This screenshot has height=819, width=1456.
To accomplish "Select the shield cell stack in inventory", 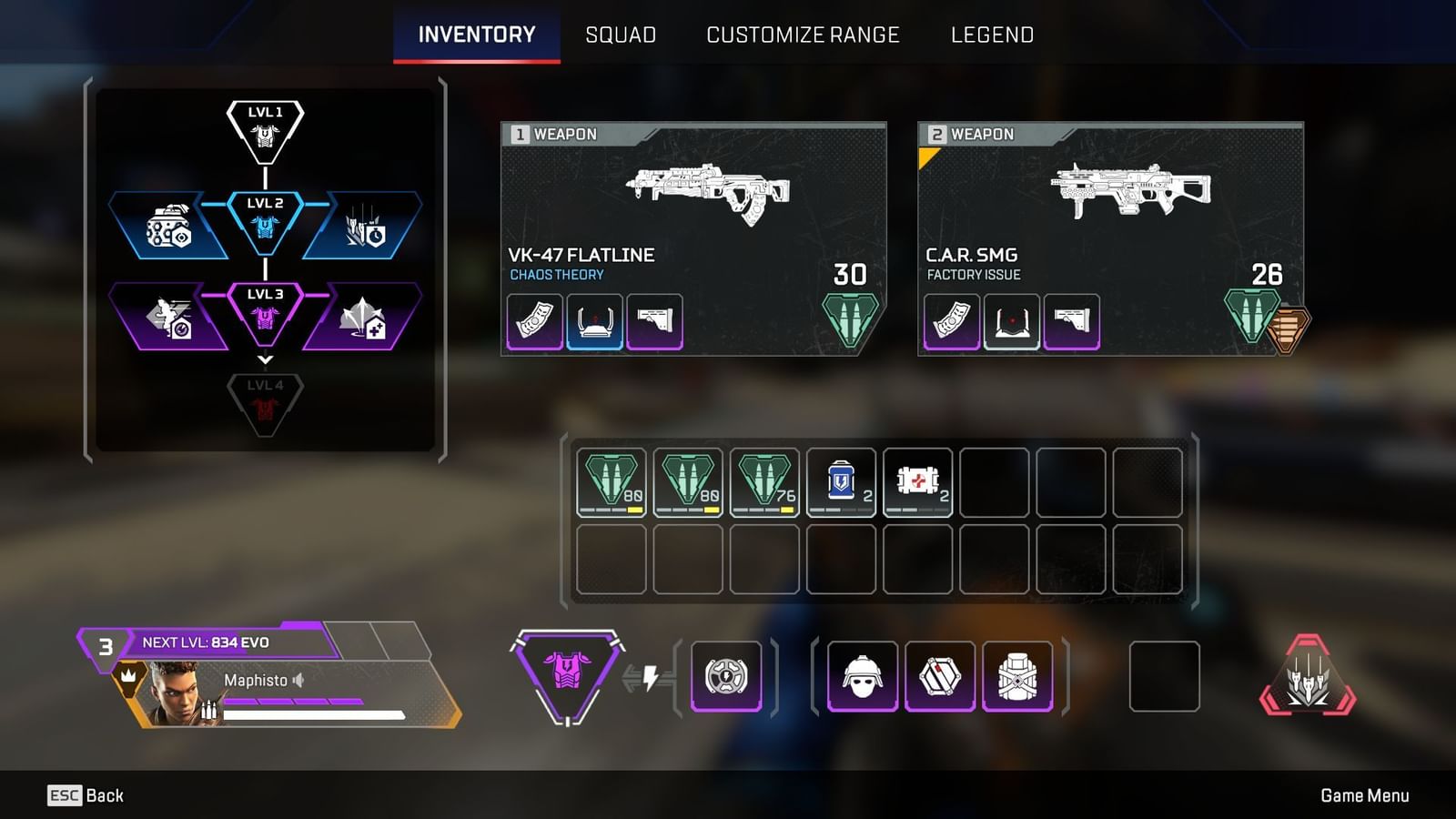I will pos(842,480).
